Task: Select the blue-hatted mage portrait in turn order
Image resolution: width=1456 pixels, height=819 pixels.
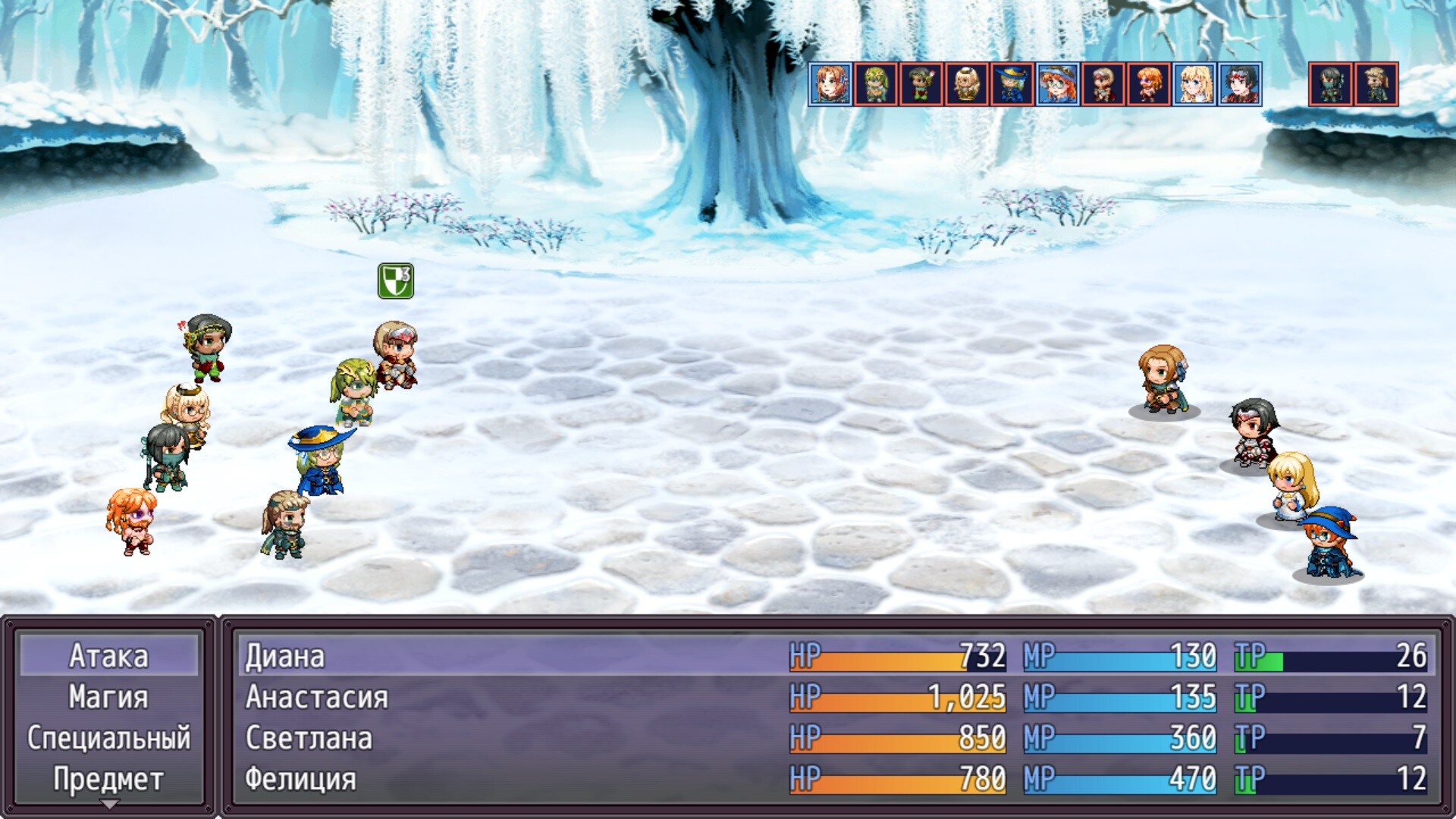Action: pos(1009,83)
